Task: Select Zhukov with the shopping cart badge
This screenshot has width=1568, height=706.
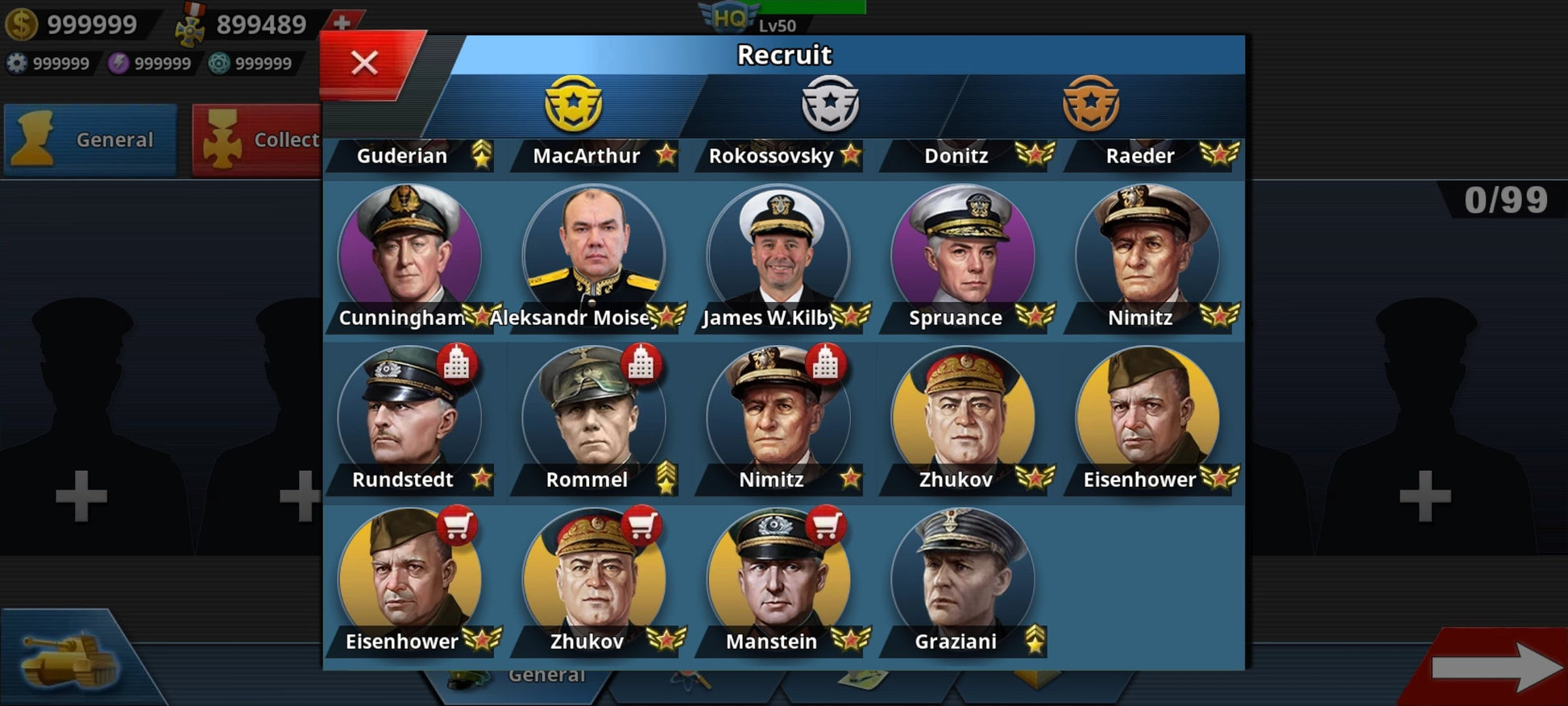Action: [x=594, y=575]
